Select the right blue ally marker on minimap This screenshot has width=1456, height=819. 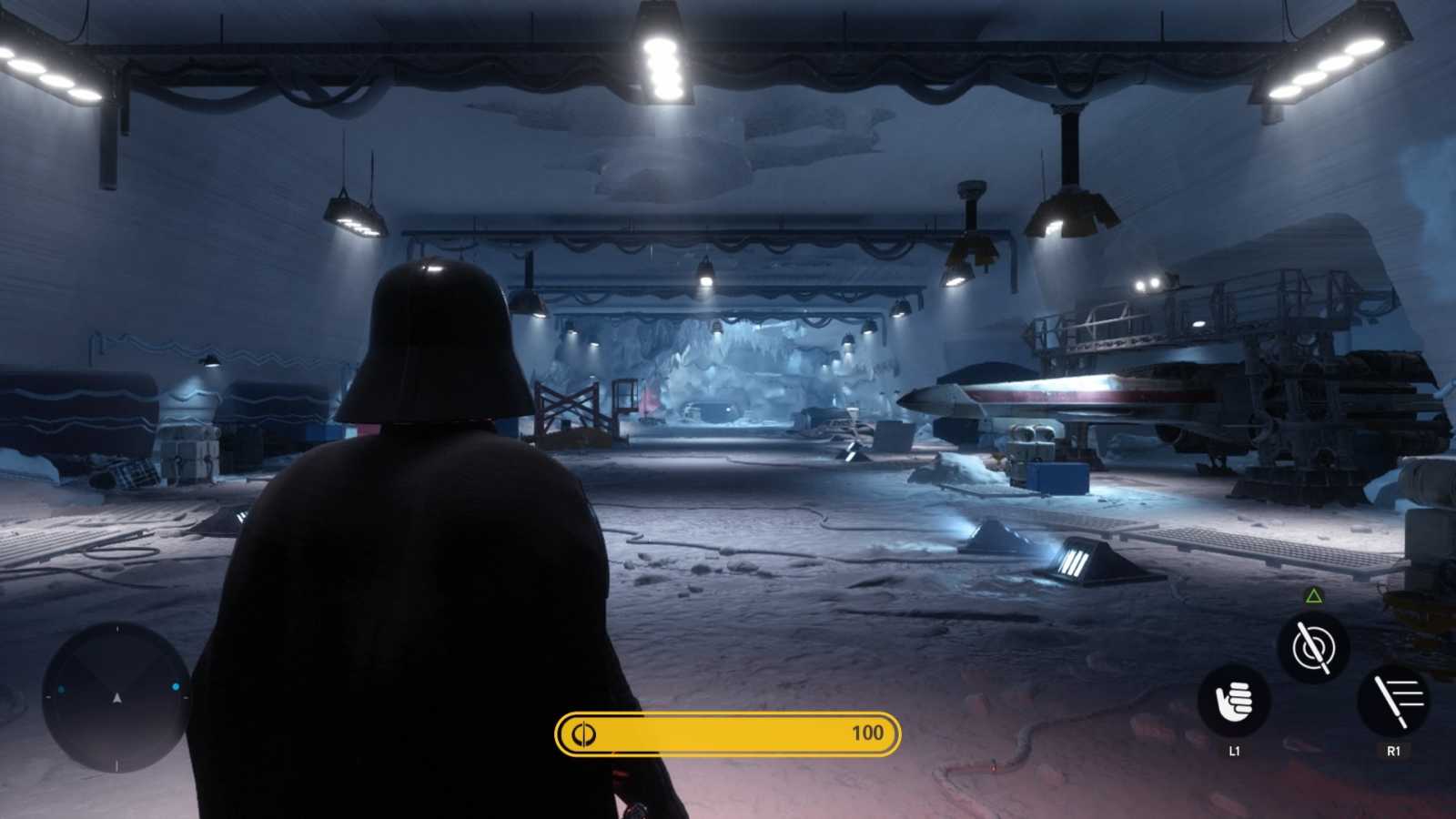pos(176,686)
